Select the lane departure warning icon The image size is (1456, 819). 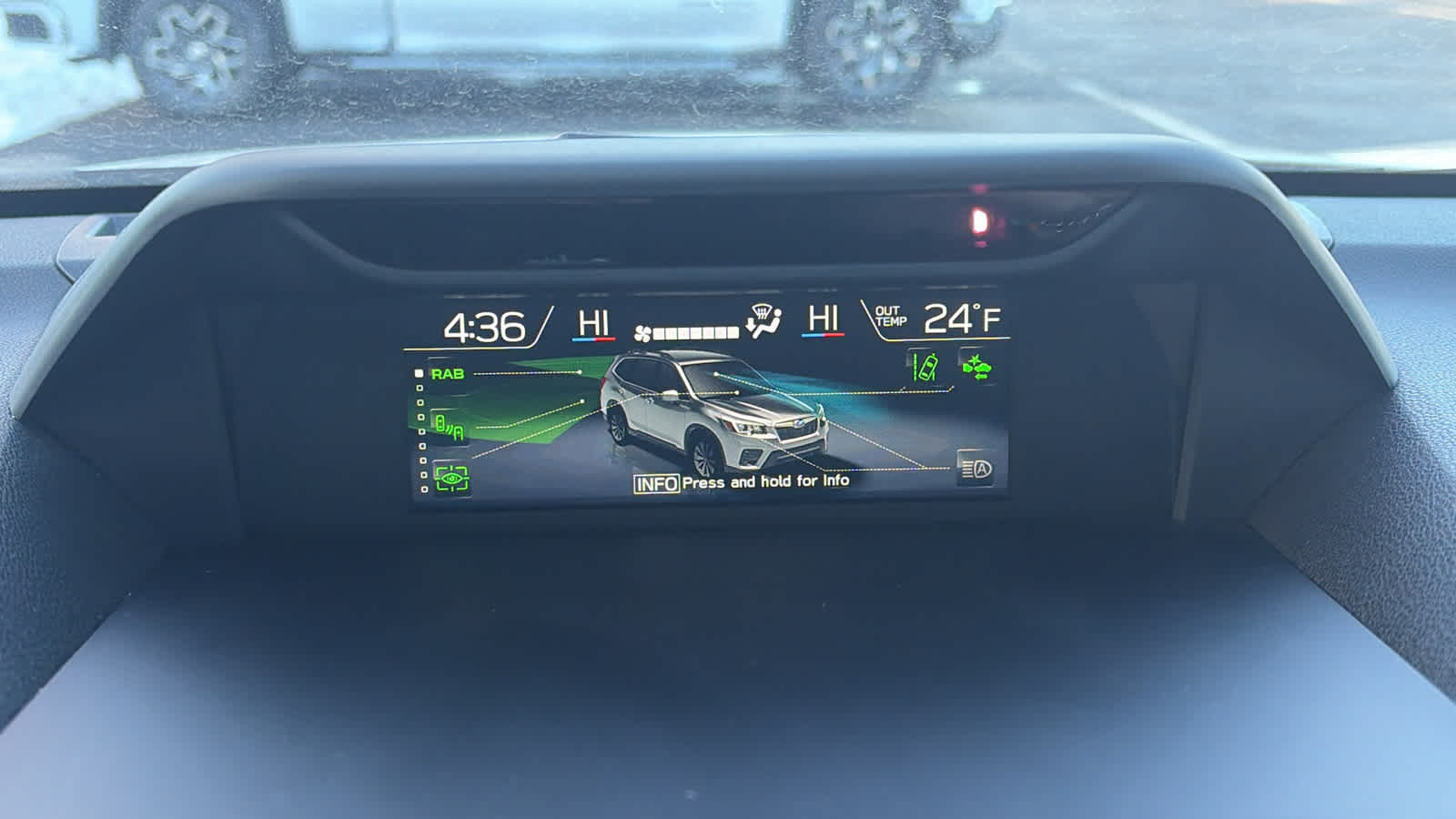(926, 368)
